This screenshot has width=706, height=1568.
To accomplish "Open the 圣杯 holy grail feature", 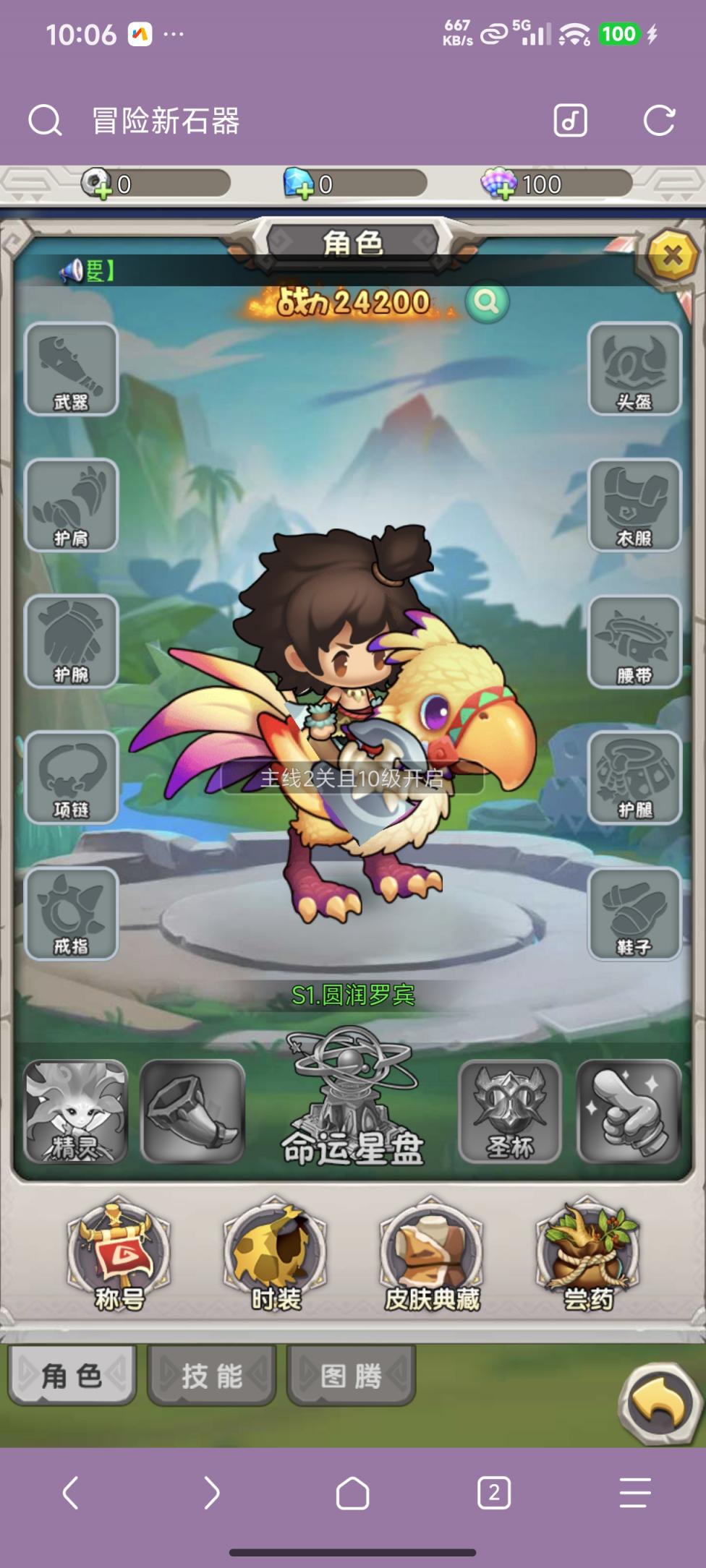I will (510, 1111).
